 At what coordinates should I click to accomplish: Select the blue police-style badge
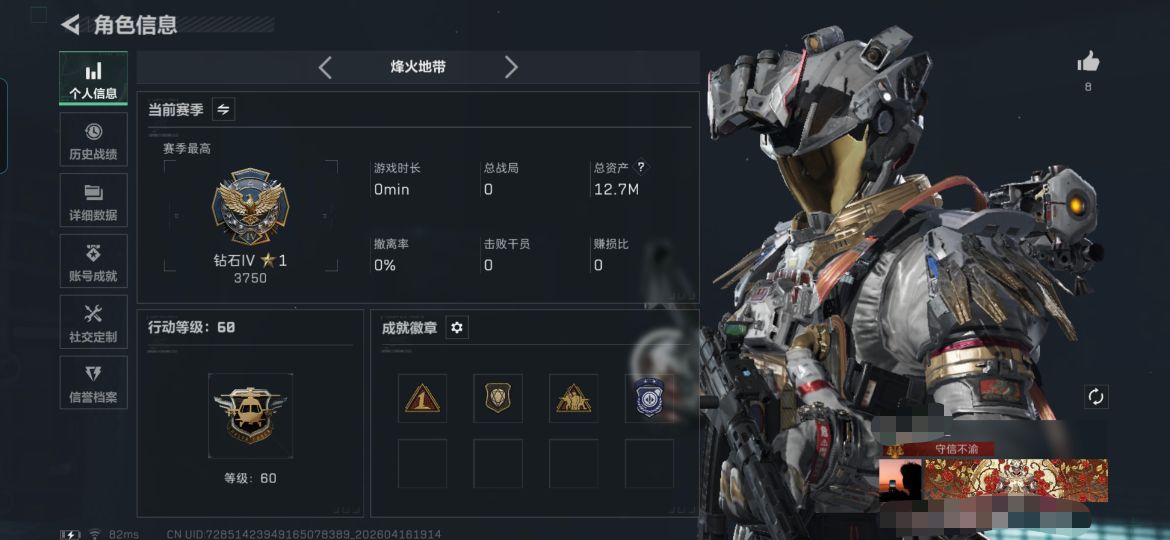(648, 398)
